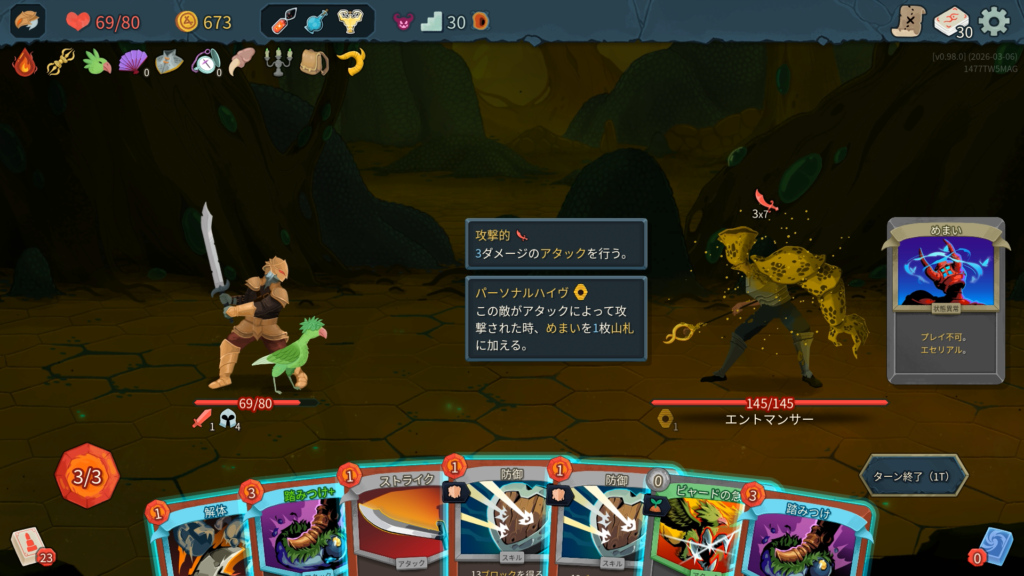The height and width of the screenshot is (576, 1024).
Task: Open the map scroll
Action: tap(908, 21)
